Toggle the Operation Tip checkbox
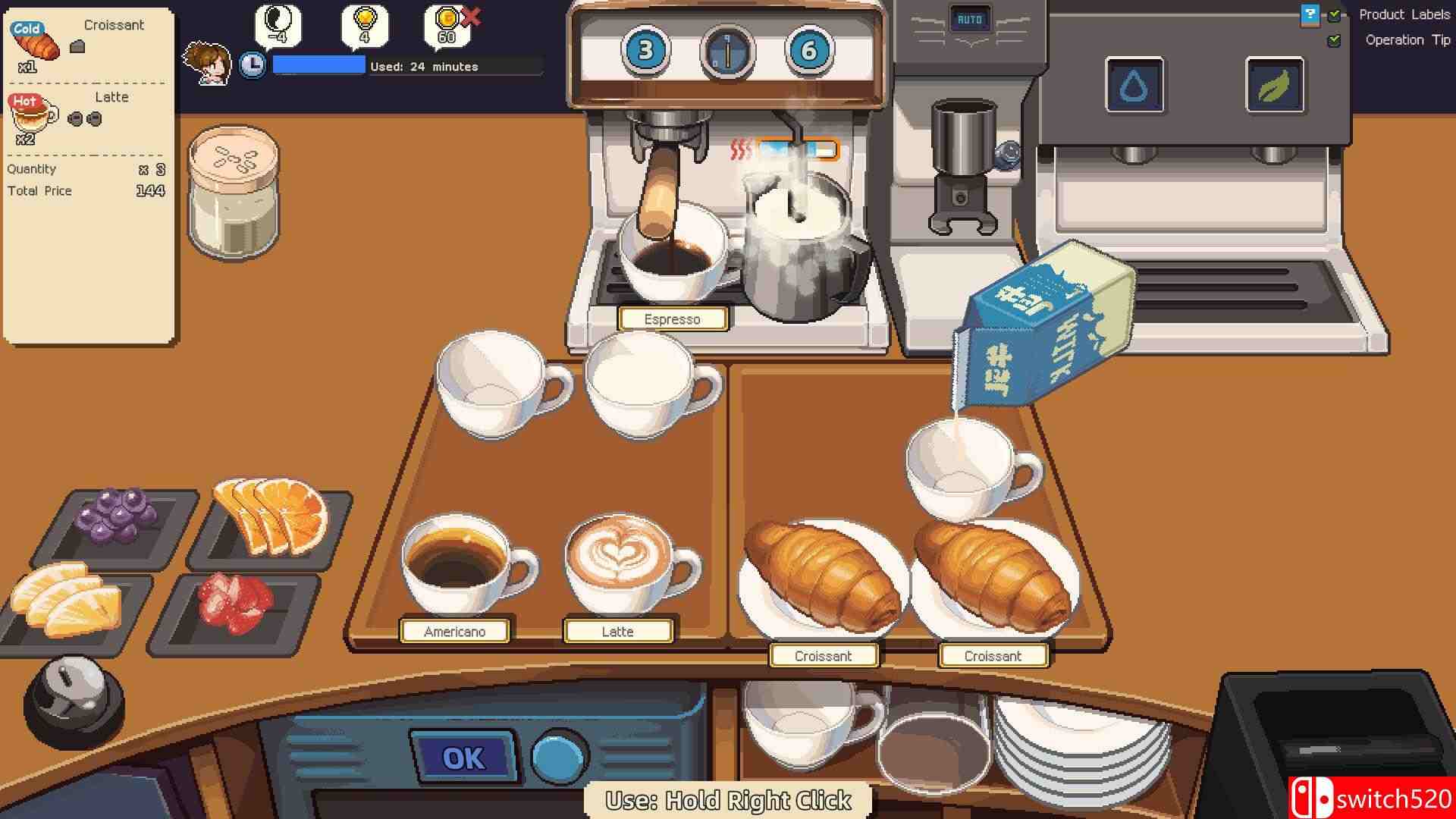The width and height of the screenshot is (1456, 819). pos(1332,39)
